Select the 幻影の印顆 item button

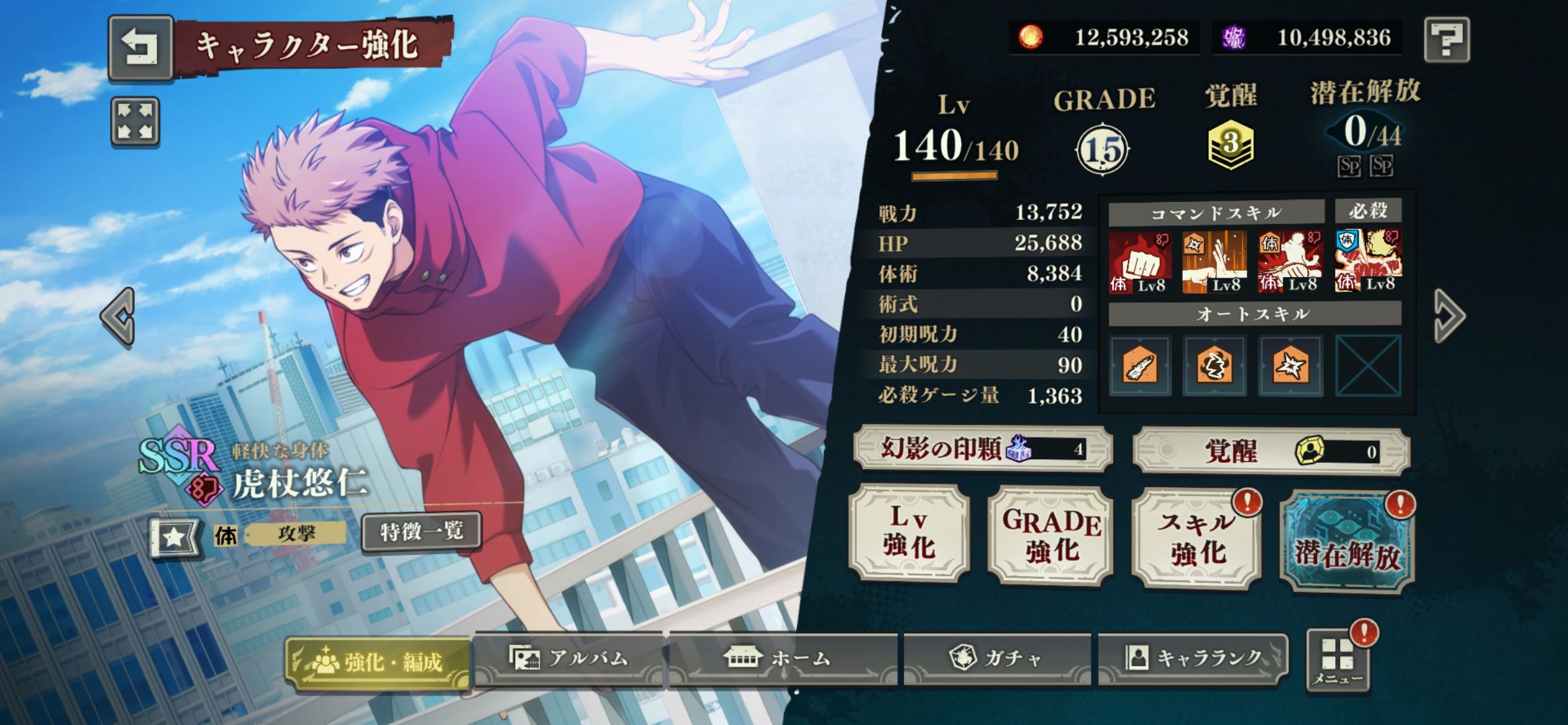pos(983,448)
